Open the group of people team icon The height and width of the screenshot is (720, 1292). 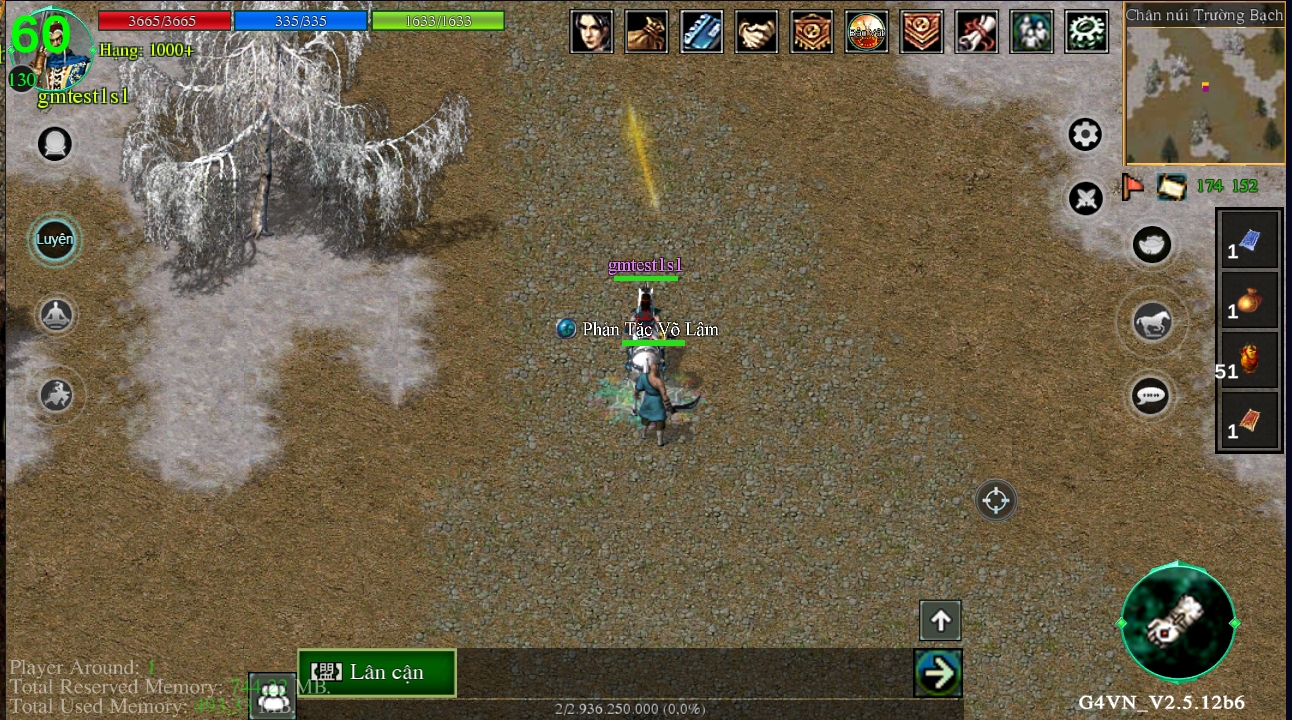pyautogui.click(x=1031, y=31)
